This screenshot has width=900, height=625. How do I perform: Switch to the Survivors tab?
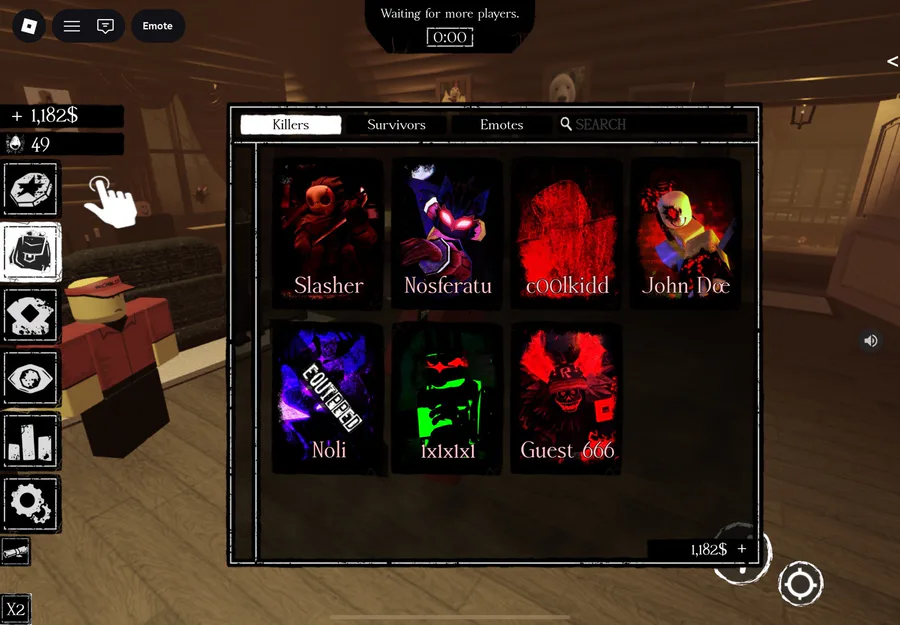tap(396, 125)
